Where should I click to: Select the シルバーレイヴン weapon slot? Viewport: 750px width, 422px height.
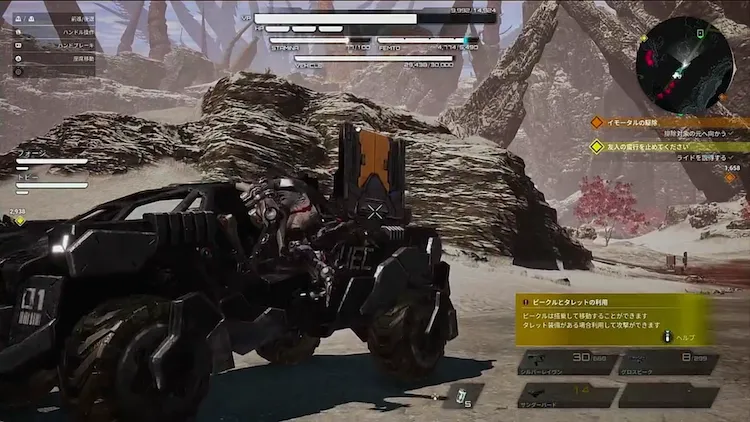click(x=566, y=362)
